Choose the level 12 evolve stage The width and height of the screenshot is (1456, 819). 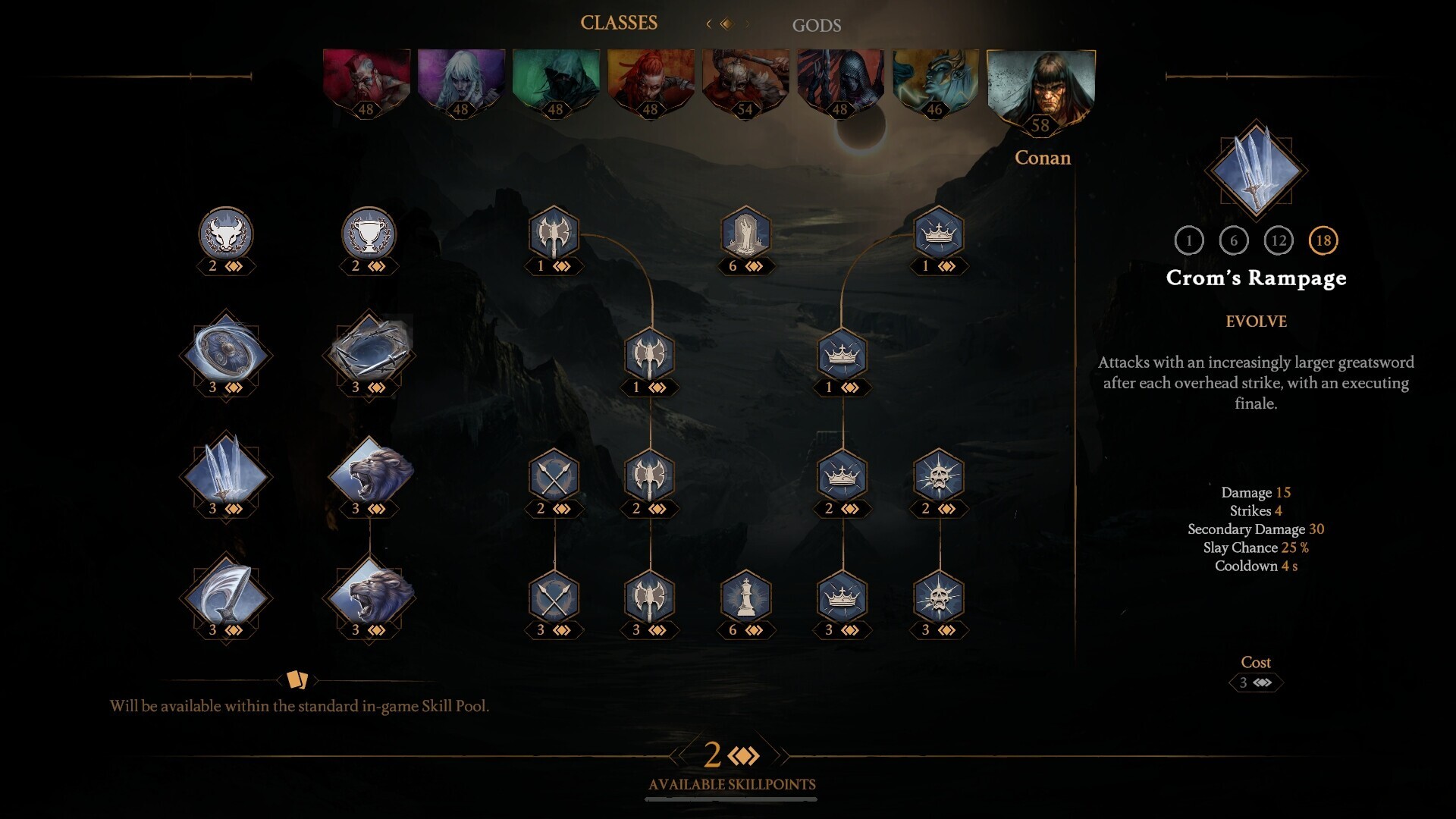pyautogui.click(x=1280, y=241)
